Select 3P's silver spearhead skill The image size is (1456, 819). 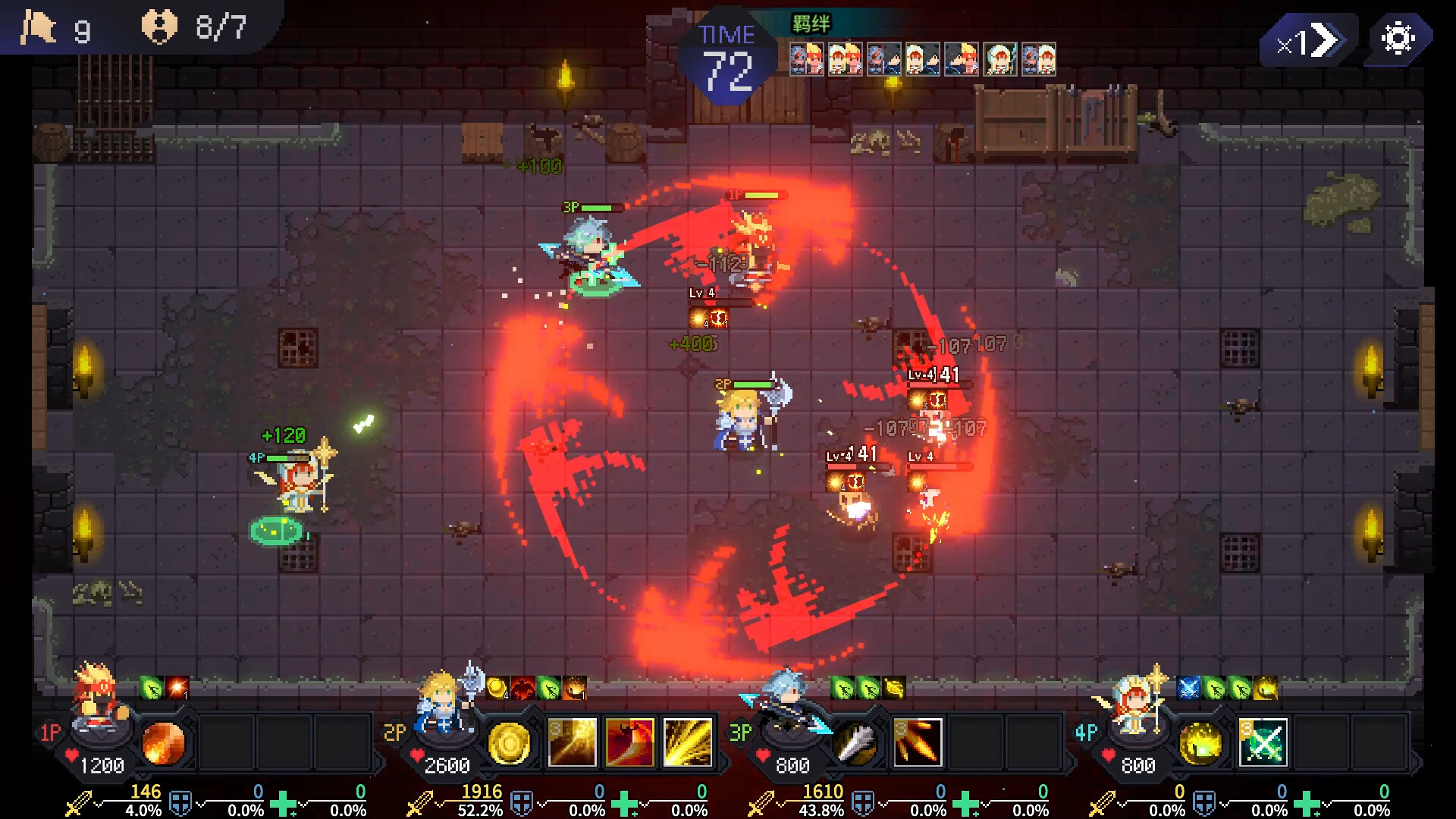[x=855, y=742]
